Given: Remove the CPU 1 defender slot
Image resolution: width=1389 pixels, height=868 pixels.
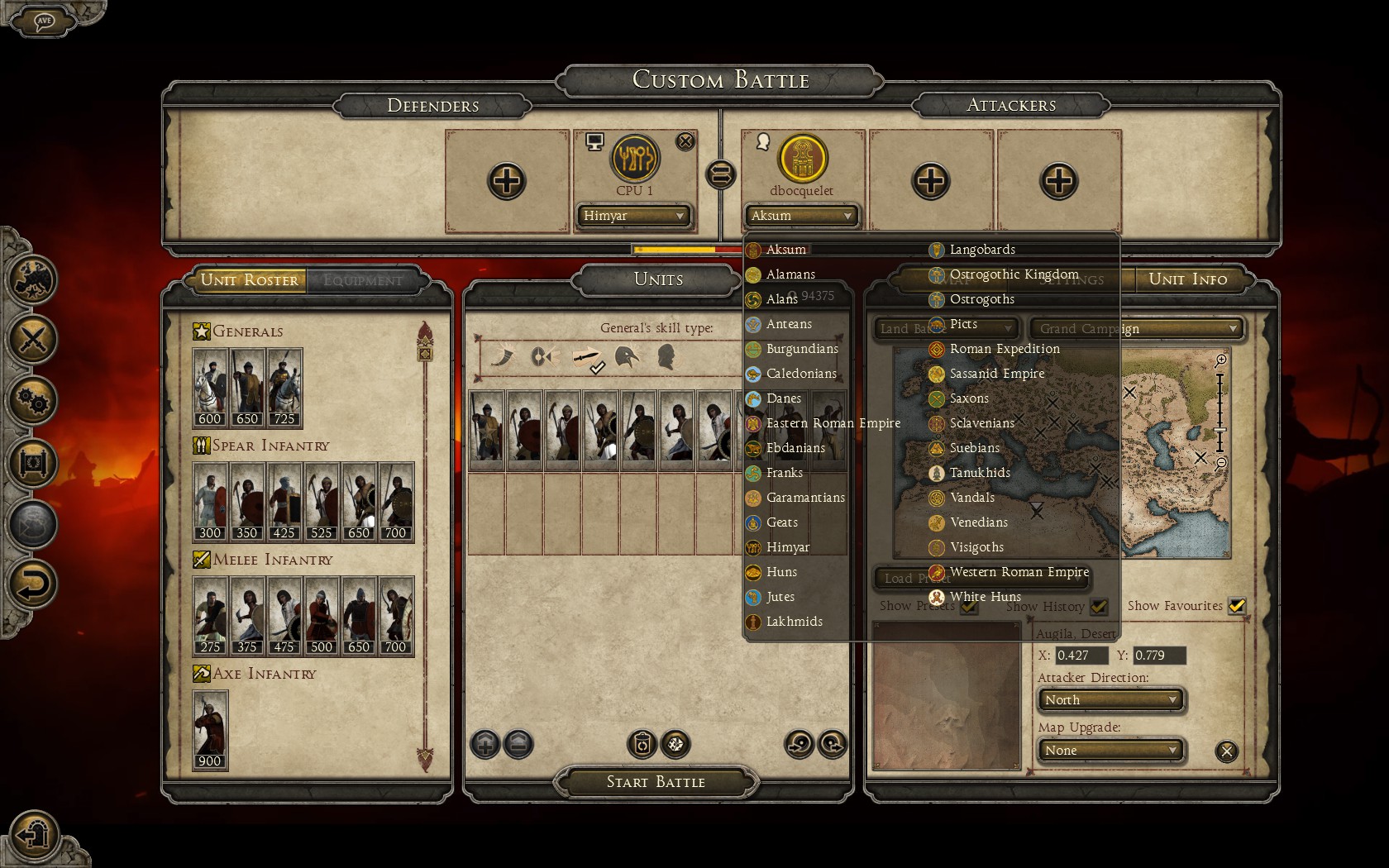Looking at the screenshot, I should [685, 141].
